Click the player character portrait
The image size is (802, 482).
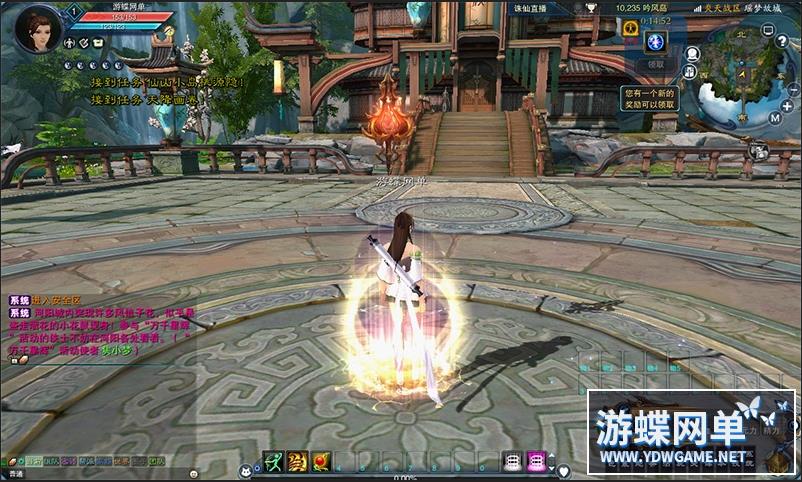coord(37,28)
